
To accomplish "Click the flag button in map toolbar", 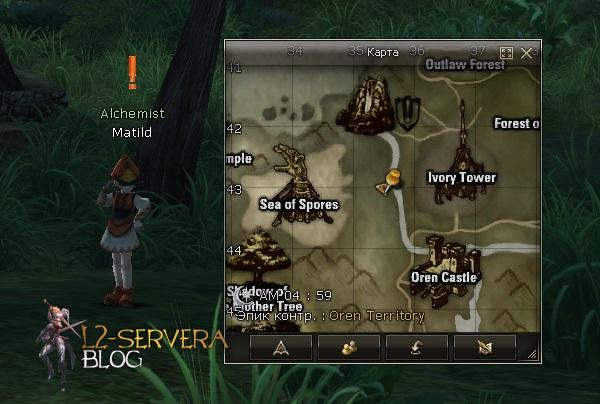I will pyautogui.click(x=485, y=346).
